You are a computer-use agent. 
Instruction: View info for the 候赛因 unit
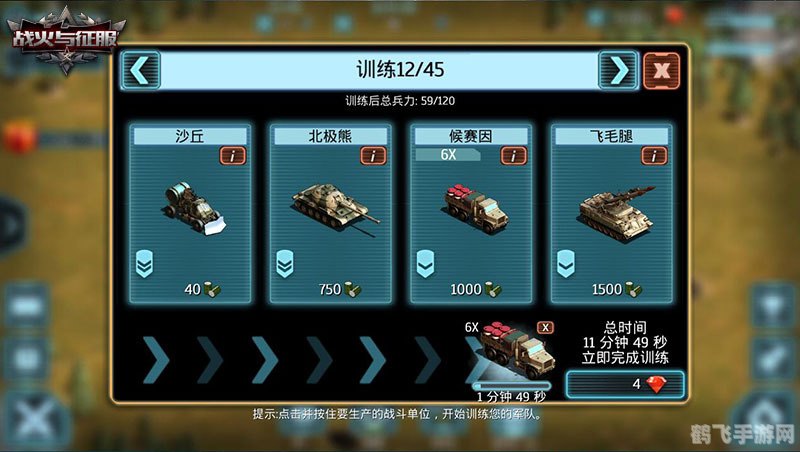click(x=514, y=156)
